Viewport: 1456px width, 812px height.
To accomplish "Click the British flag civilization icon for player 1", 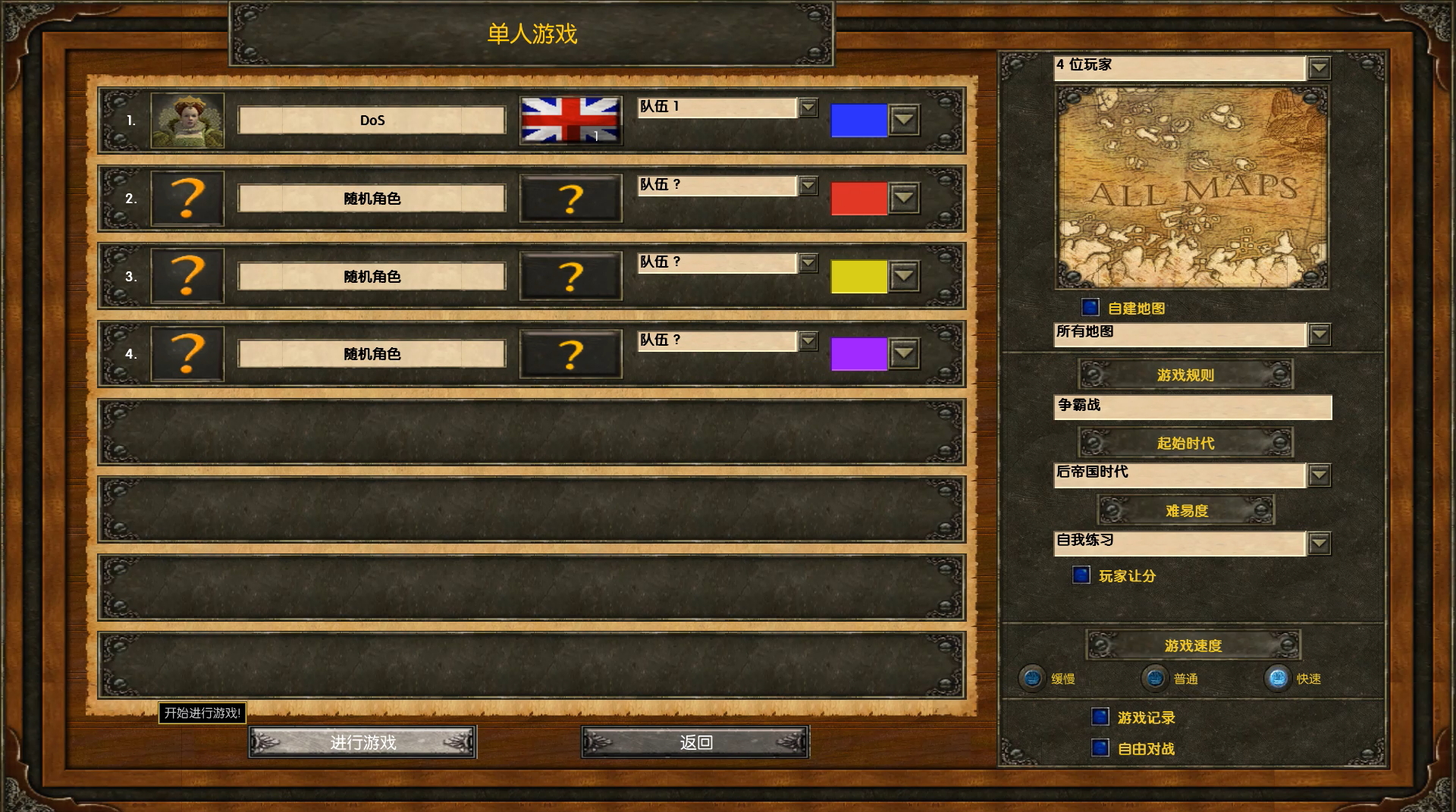I will pyautogui.click(x=570, y=120).
